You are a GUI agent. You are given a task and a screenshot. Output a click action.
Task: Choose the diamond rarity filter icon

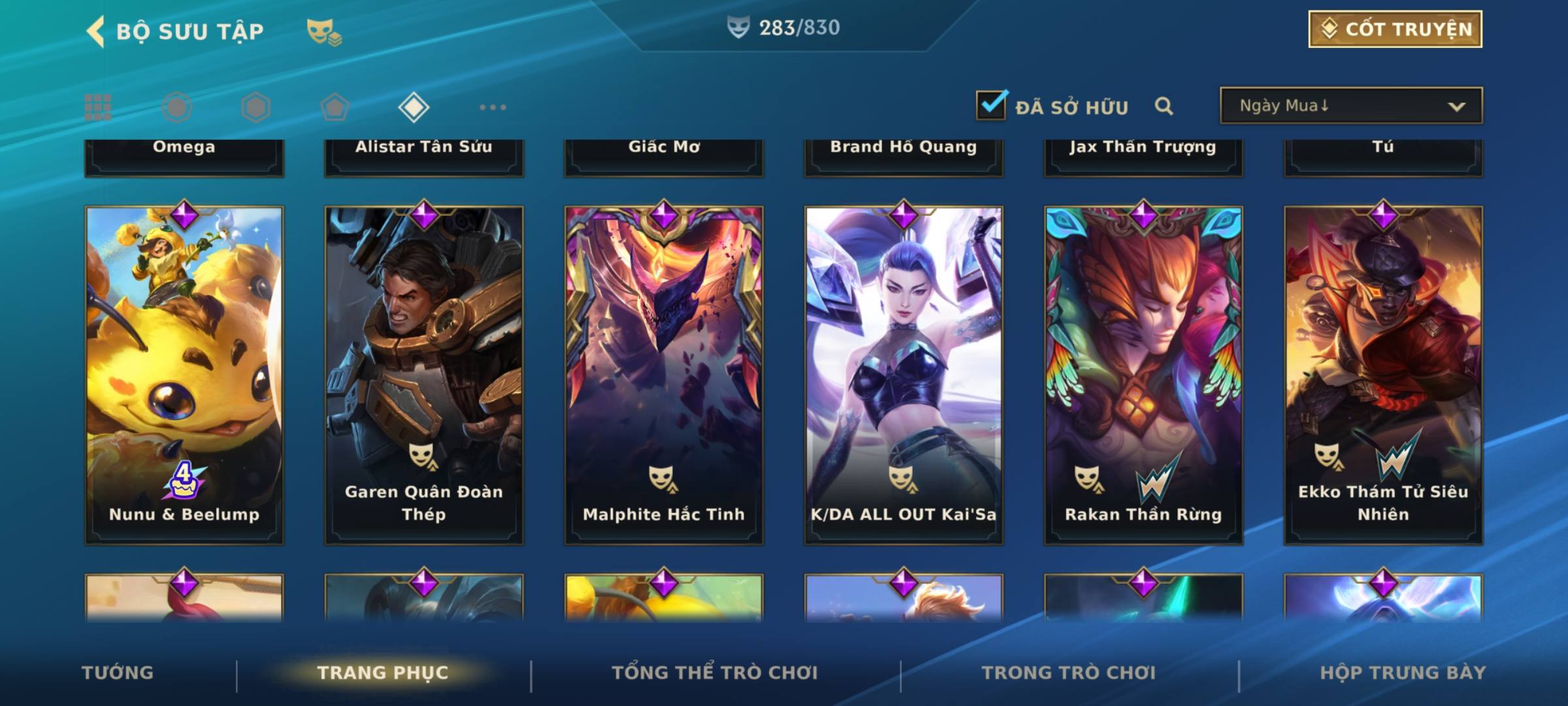coord(414,107)
